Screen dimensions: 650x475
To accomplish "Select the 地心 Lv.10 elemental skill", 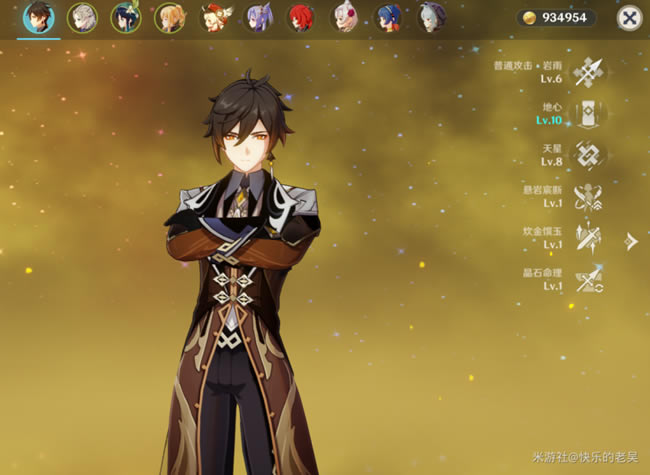I will pos(589,113).
